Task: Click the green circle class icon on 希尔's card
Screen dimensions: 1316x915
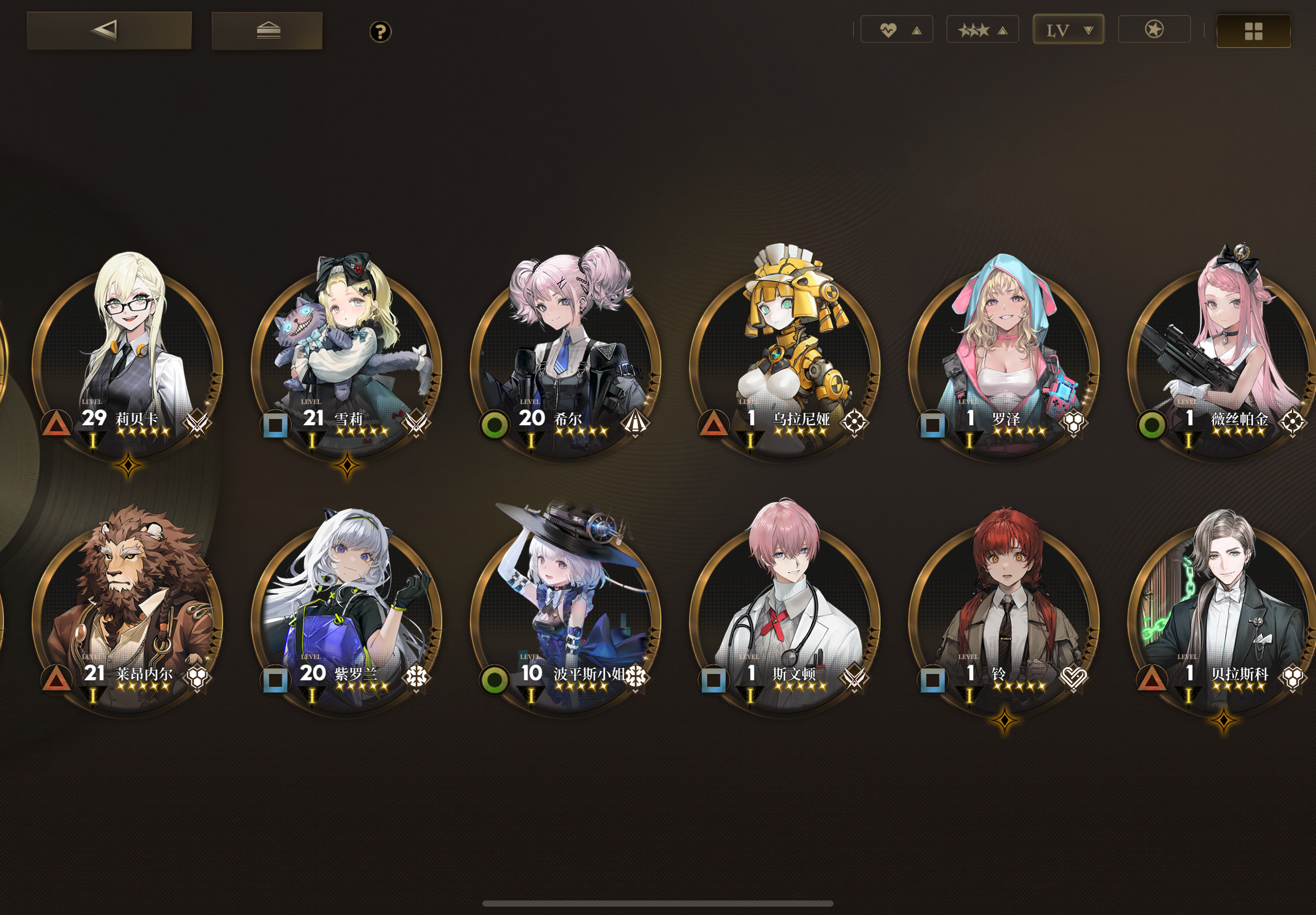Action: point(494,424)
